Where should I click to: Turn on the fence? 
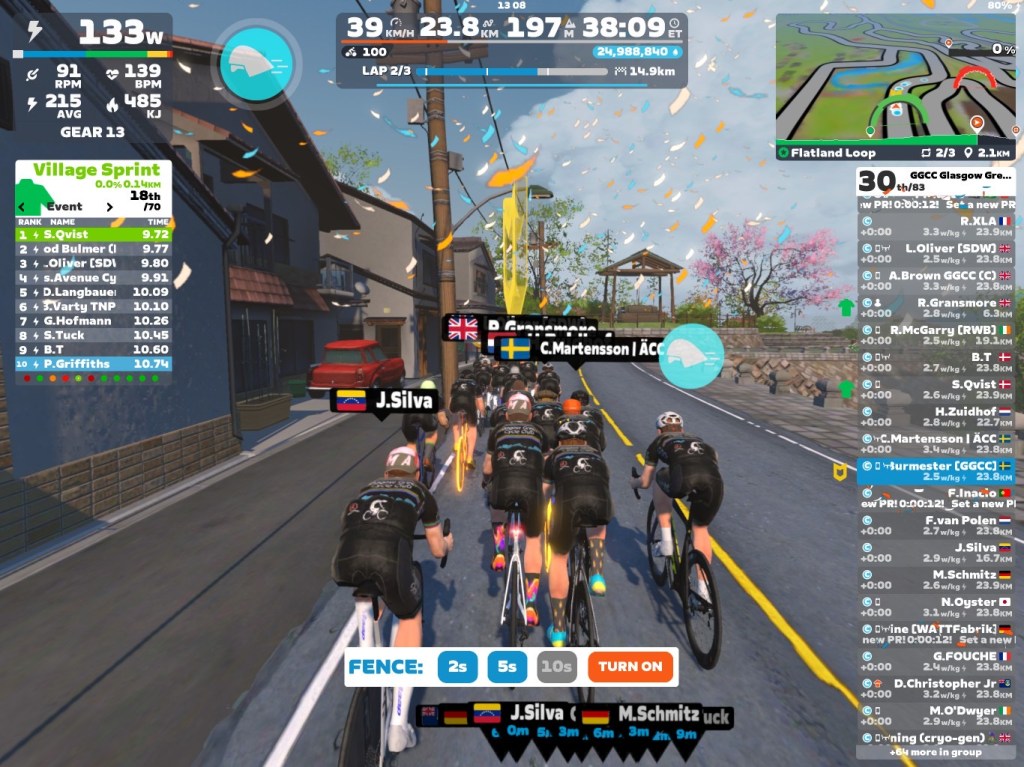click(631, 666)
